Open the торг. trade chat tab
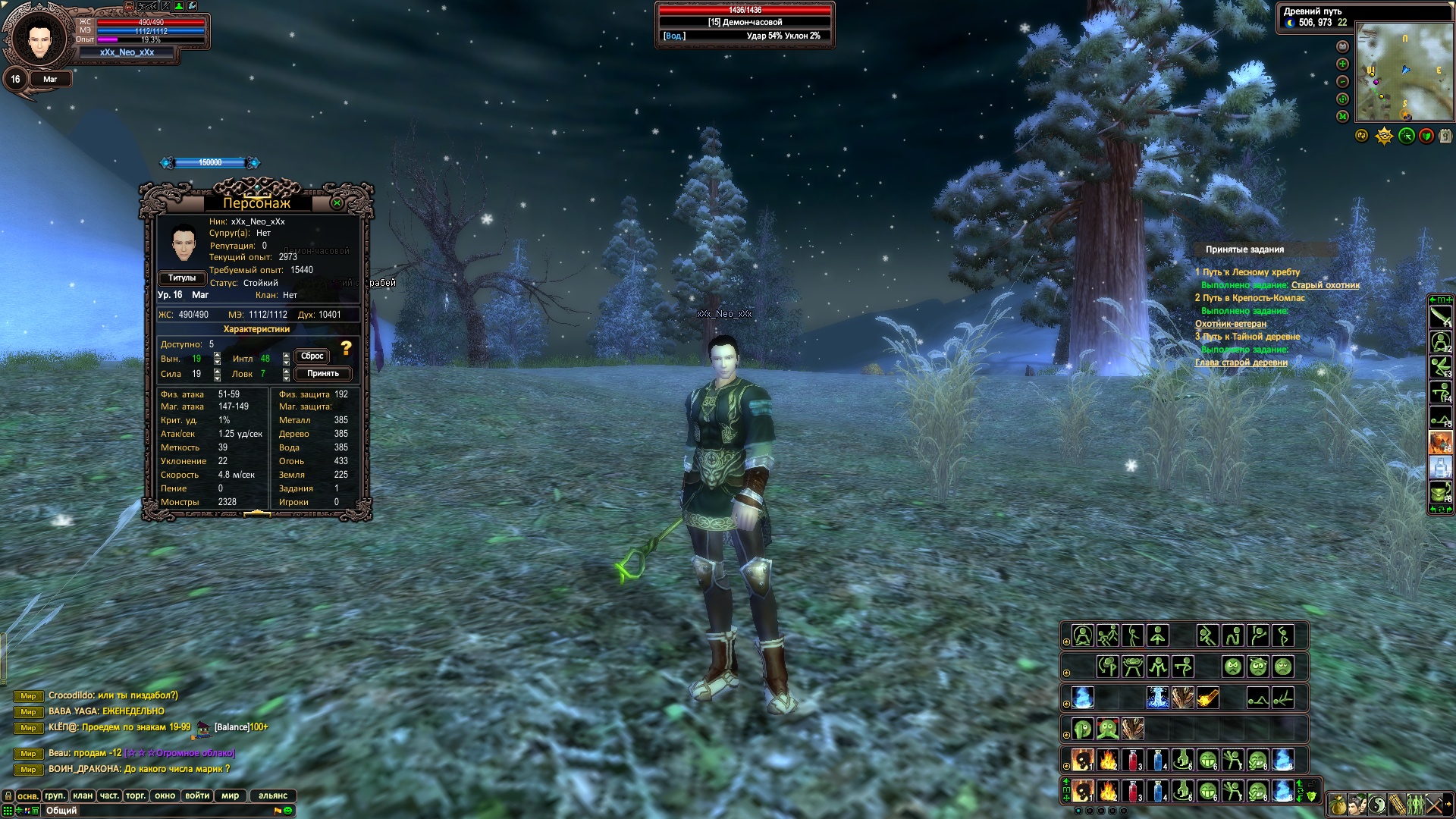 [136, 795]
